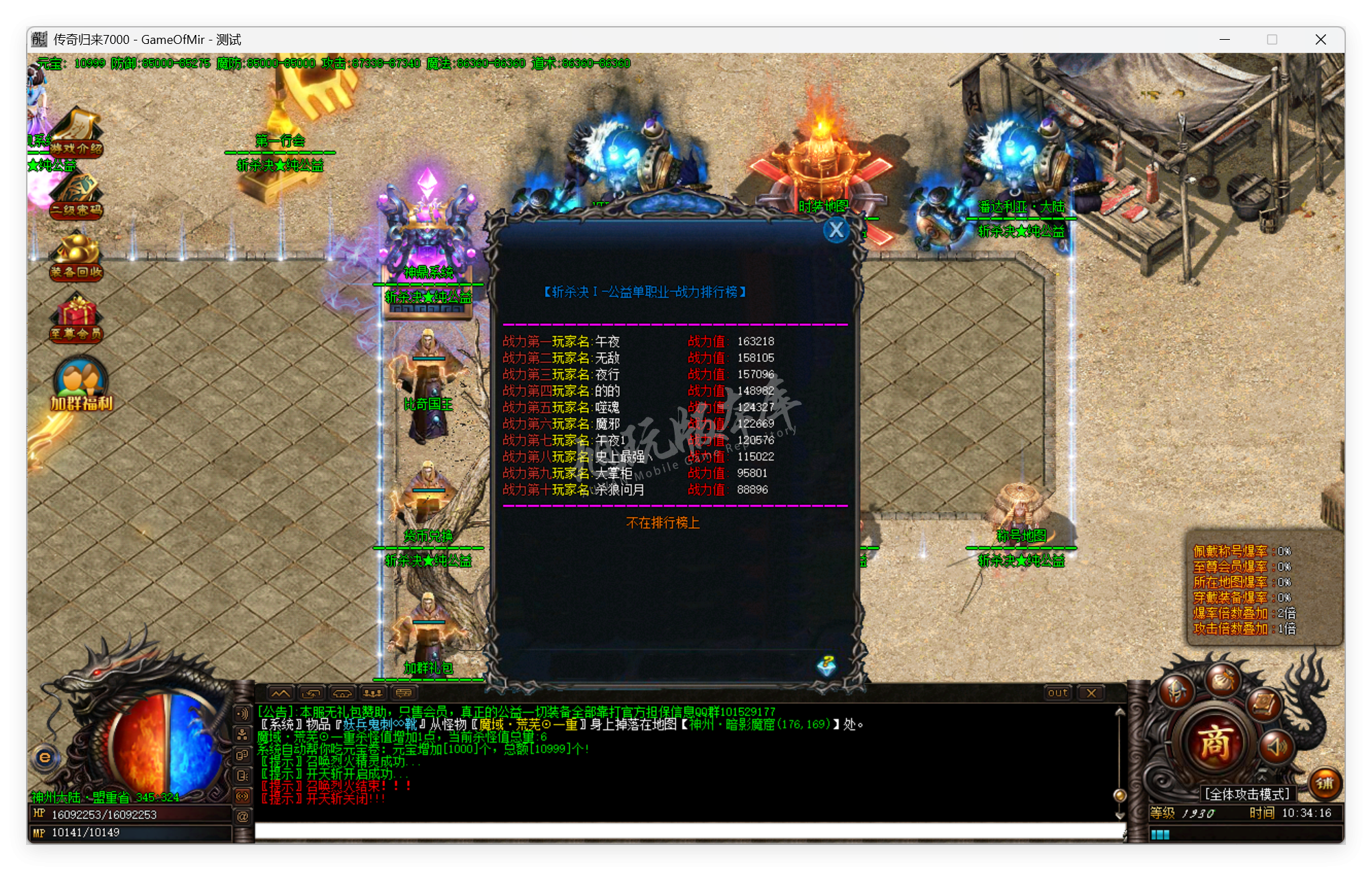This screenshot has width=1372, height=871.
Task: Collapse the chat window using the out button
Action: 1057,693
